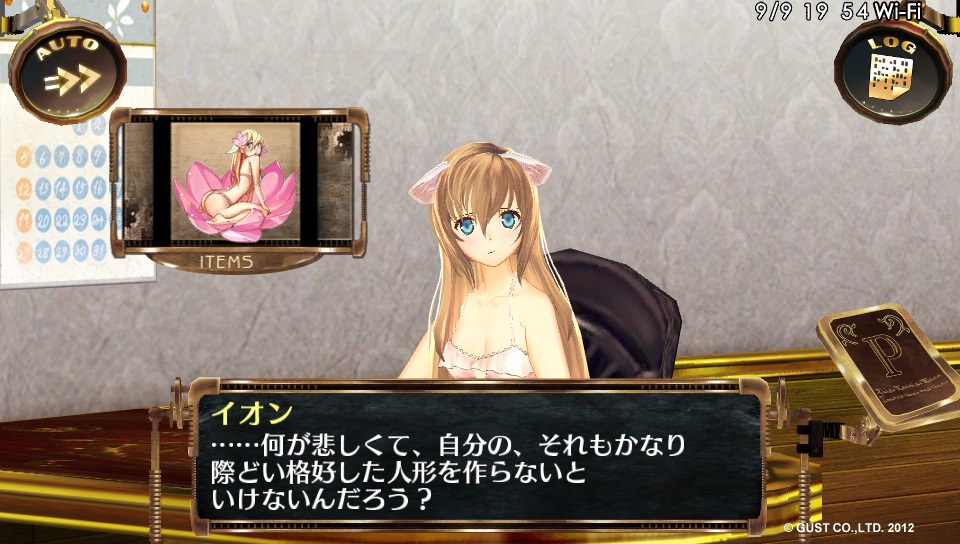This screenshot has width=960, height=544.
Task: Open the ITEMS panel thumbnail
Action: point(236,182)
